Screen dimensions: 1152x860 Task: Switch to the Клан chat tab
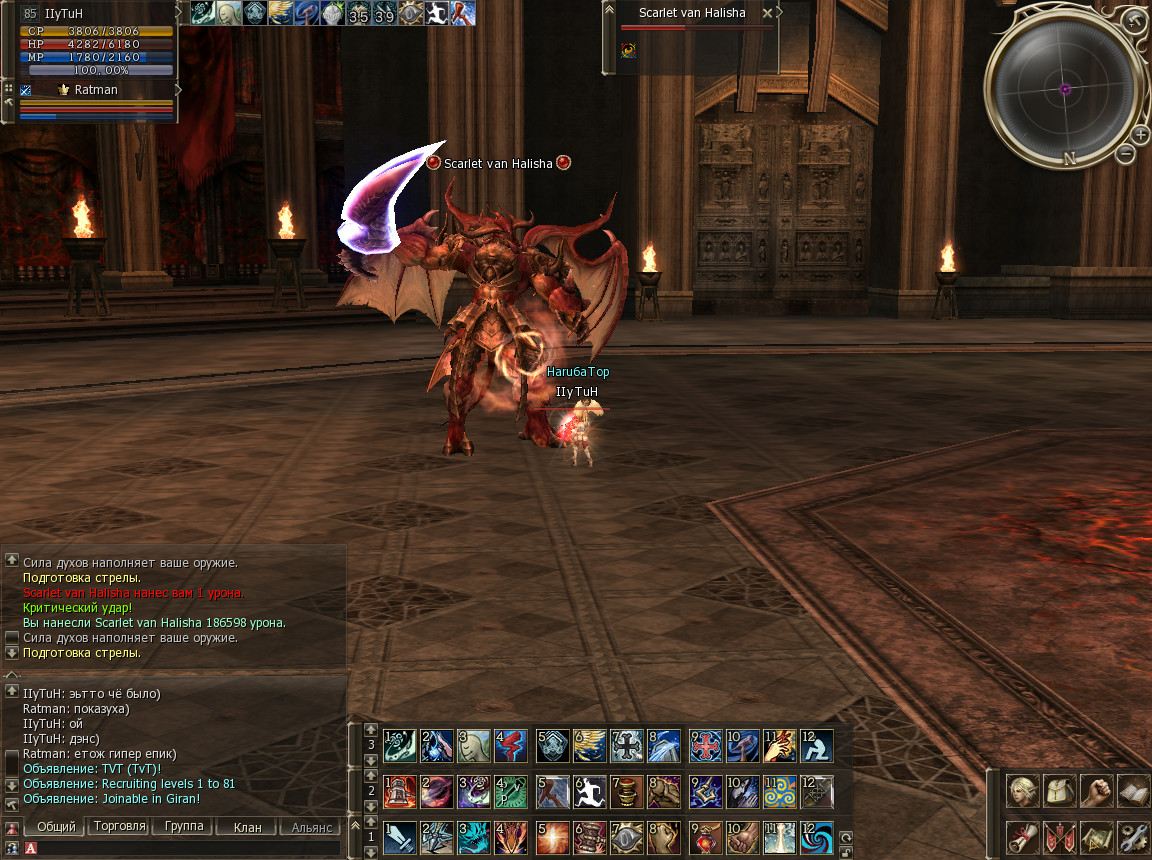[x=247, y=827]
